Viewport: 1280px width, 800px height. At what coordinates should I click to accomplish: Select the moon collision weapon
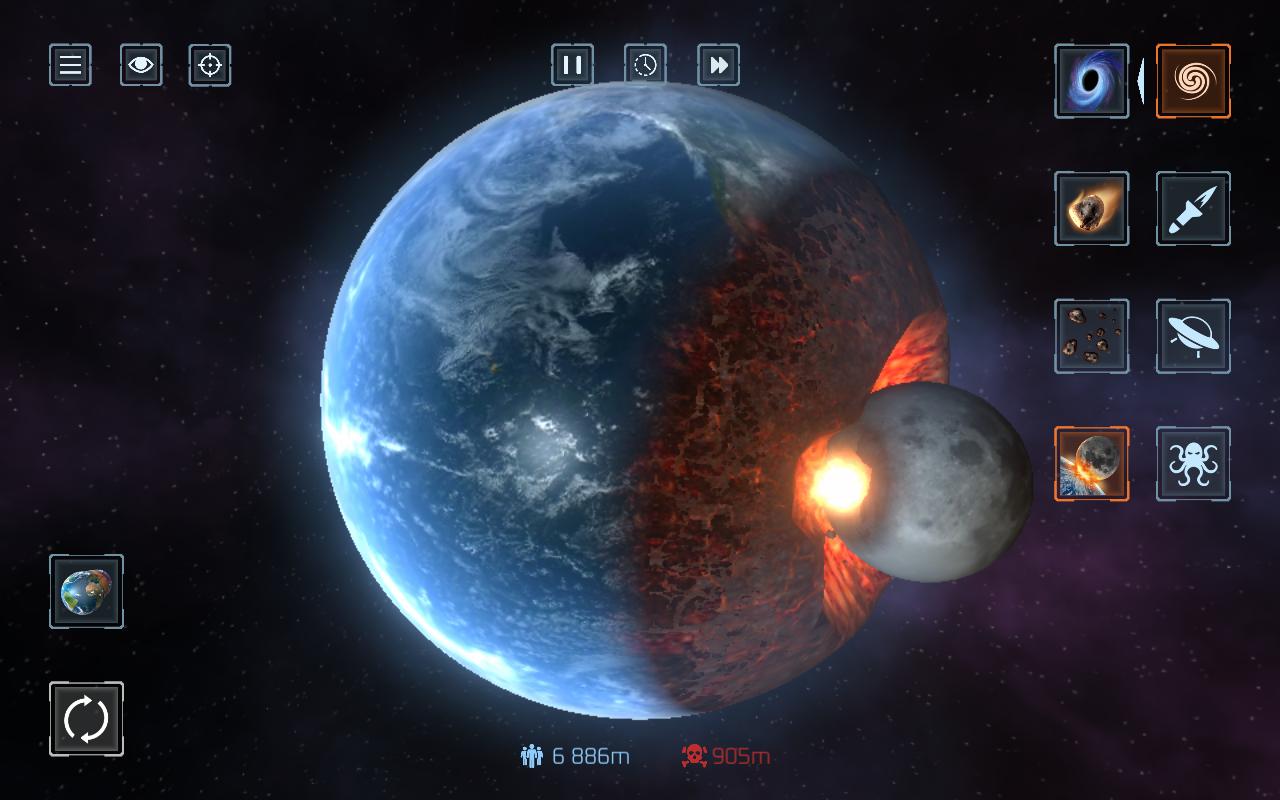point(1091,463)
